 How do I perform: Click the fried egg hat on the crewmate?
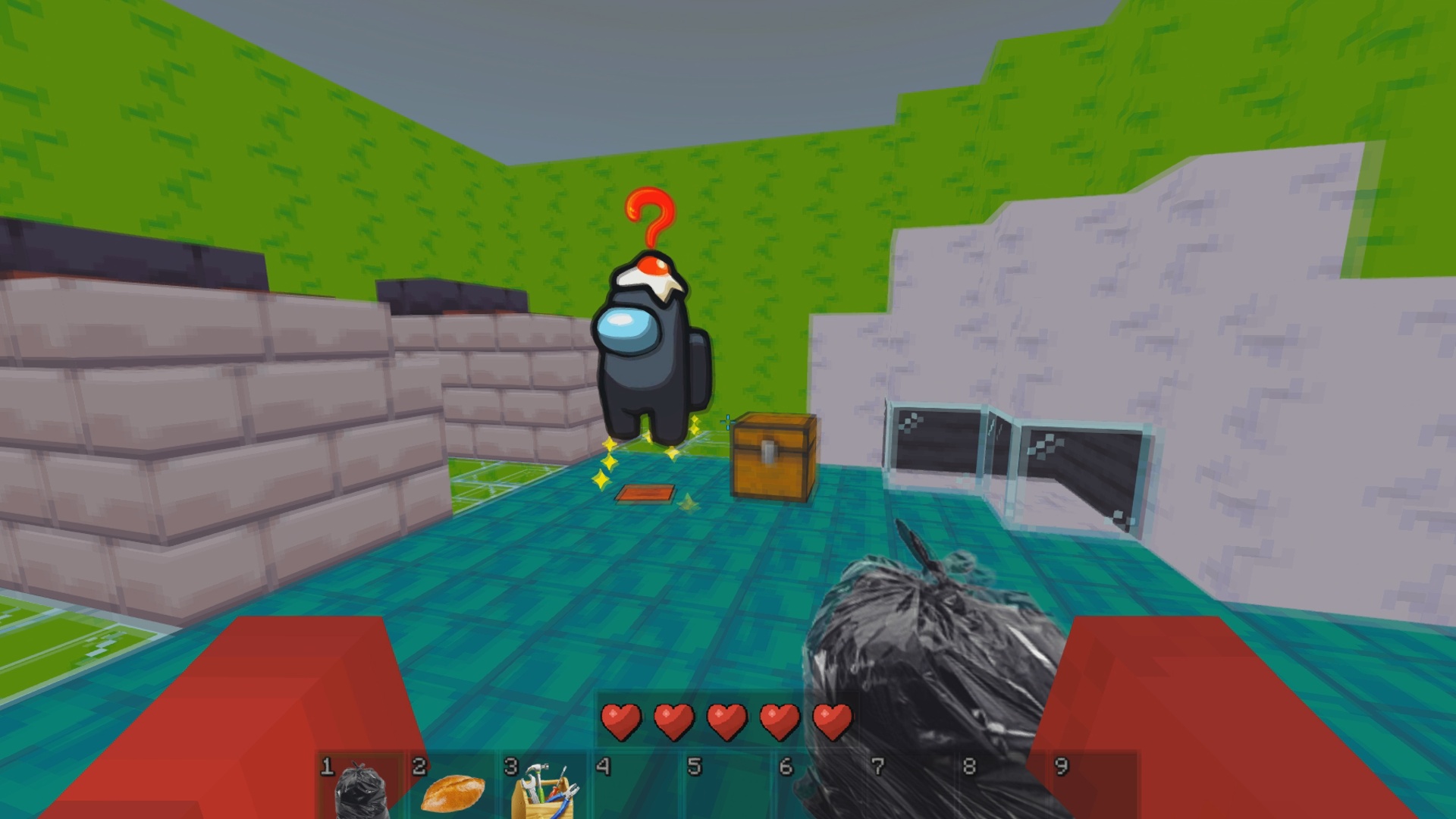648,273
